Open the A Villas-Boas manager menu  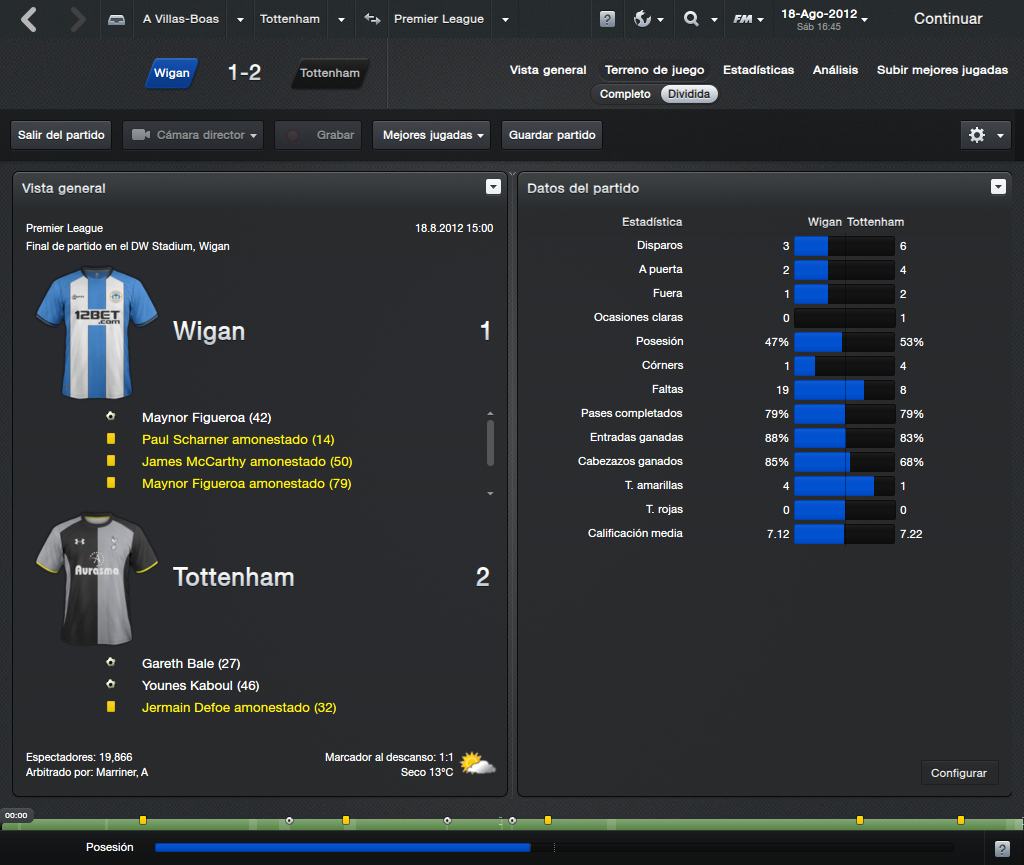[x=181, y=19]
